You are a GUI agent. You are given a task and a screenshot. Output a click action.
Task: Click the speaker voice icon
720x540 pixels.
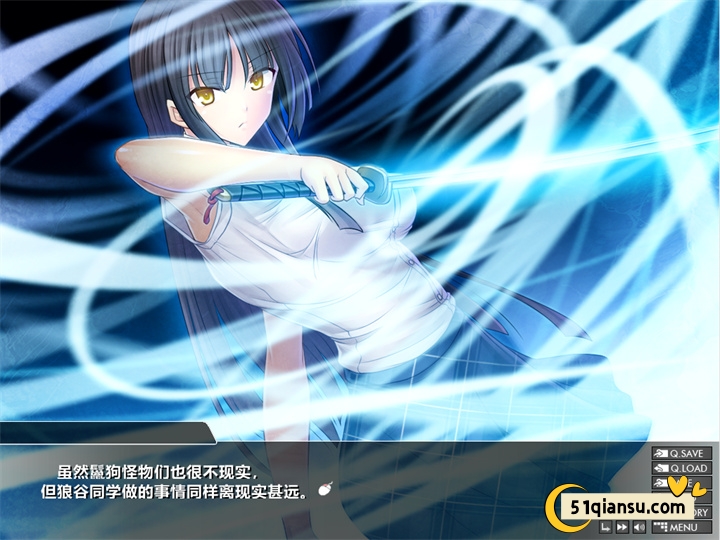tap(639, 527)
